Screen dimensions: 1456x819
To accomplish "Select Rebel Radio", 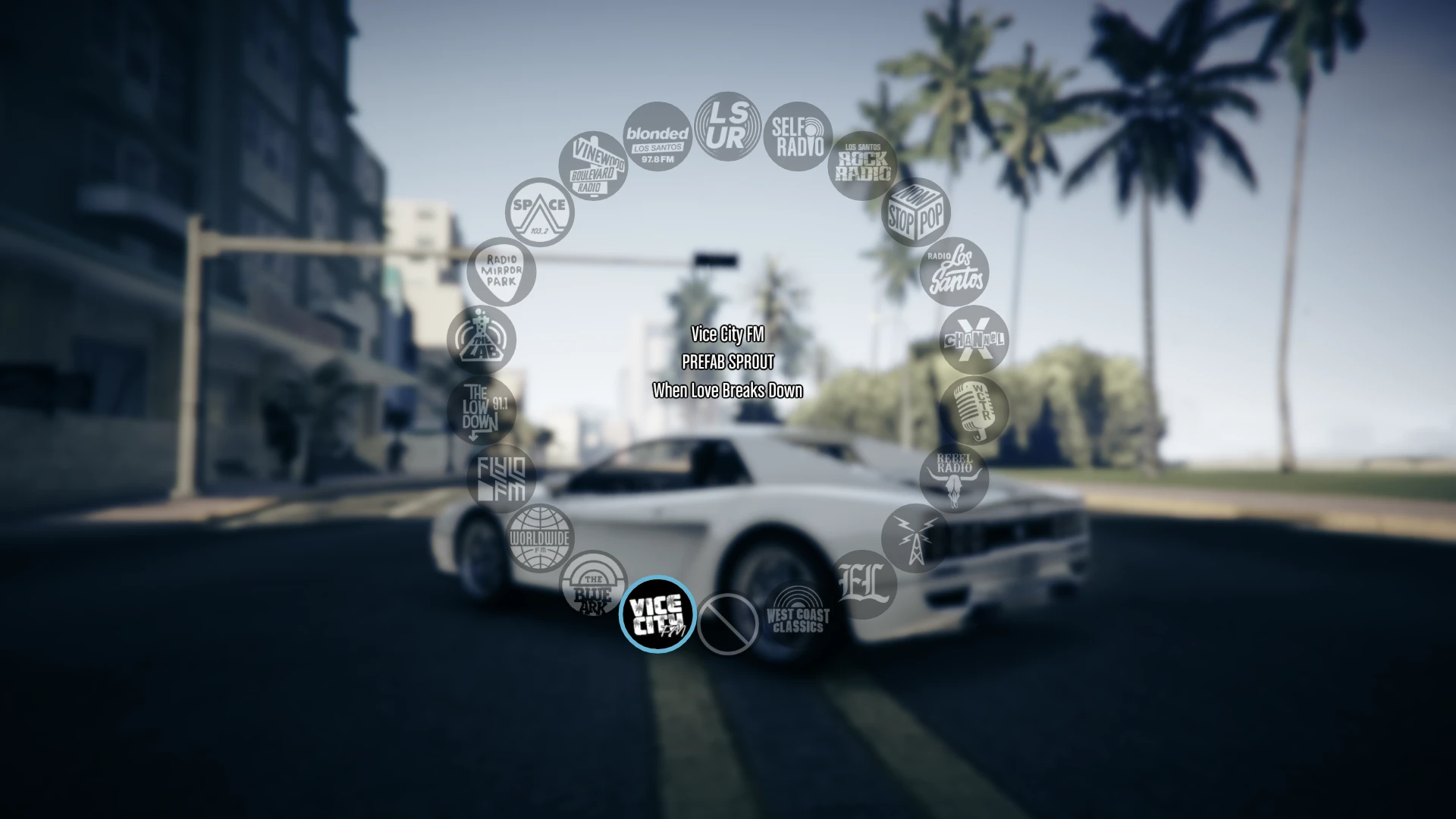I will pyautogui.click(x=954, y=478).
